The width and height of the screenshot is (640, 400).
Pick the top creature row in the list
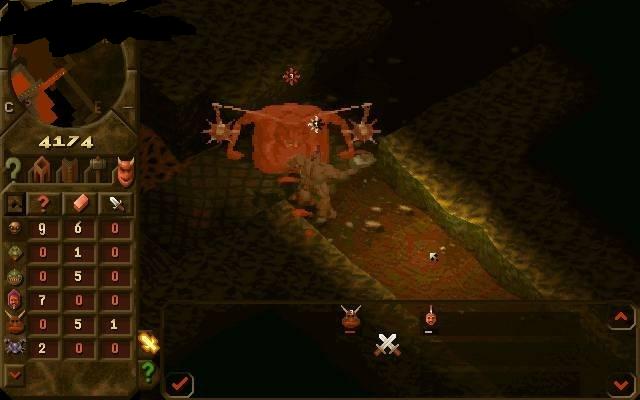click(x=15, y=227)
